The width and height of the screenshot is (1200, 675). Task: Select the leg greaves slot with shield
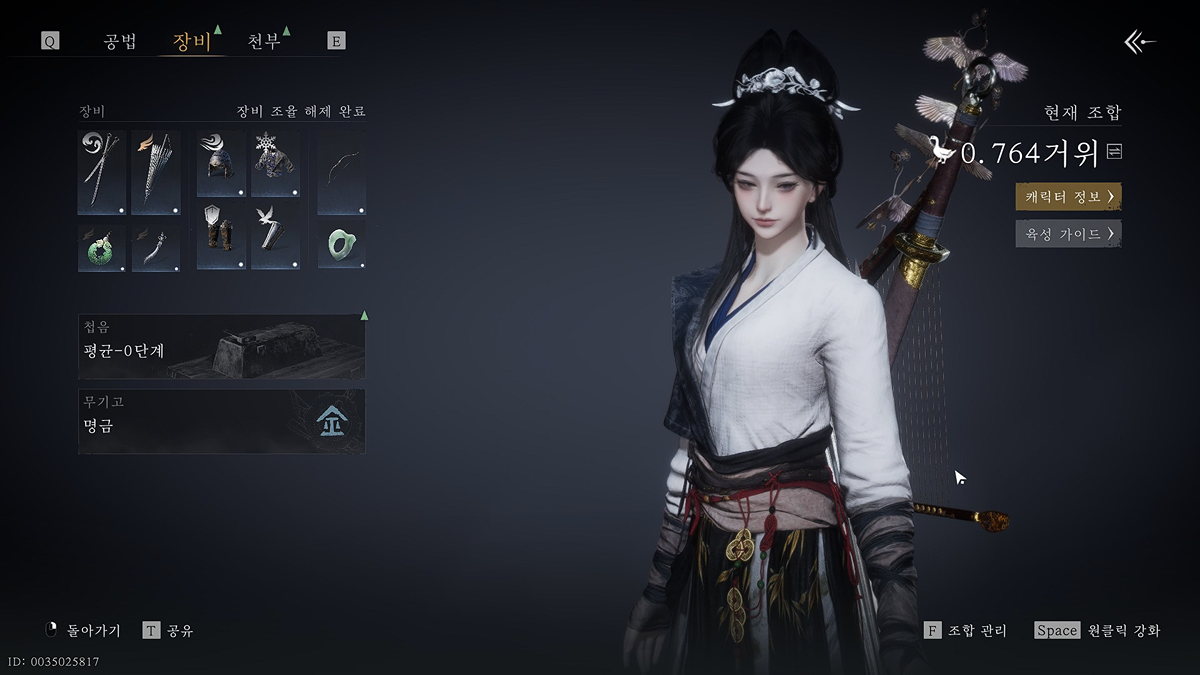coord(221,236)
